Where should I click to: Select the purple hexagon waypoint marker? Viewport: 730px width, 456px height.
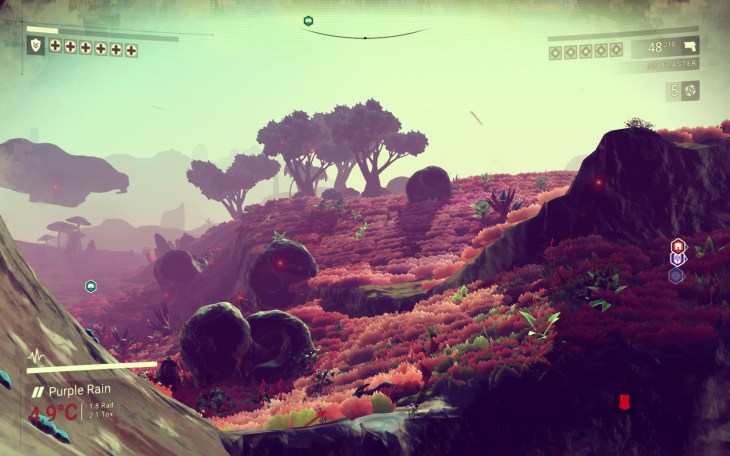(x=677, y=259)
